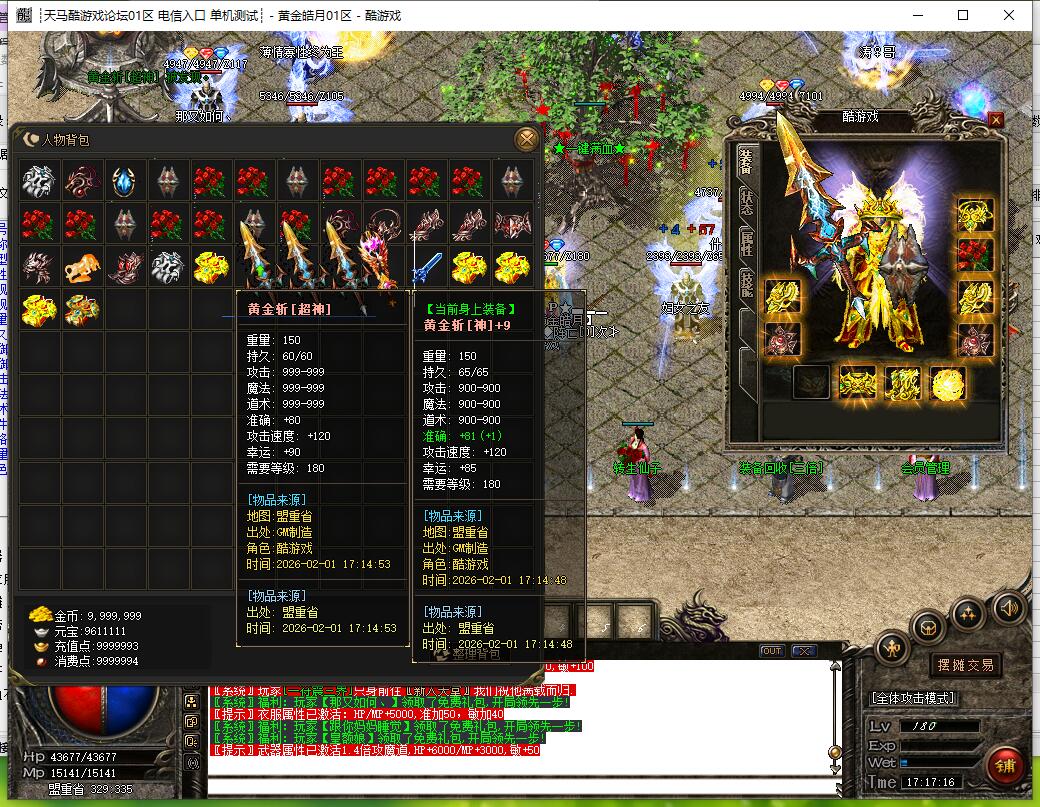1040x807 pixels.
Task: Click the equipped red roses slot
Action: 975,255
